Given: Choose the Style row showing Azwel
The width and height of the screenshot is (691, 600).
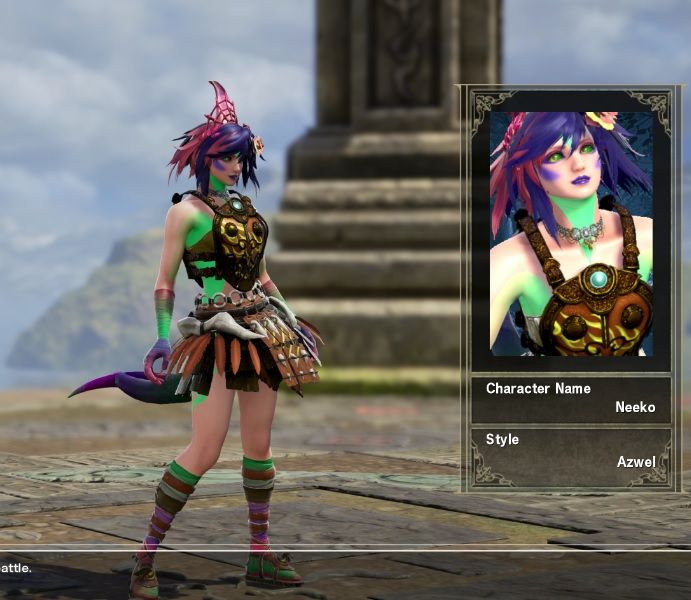Looking at the screenshot, I should (x=571, y=453).
